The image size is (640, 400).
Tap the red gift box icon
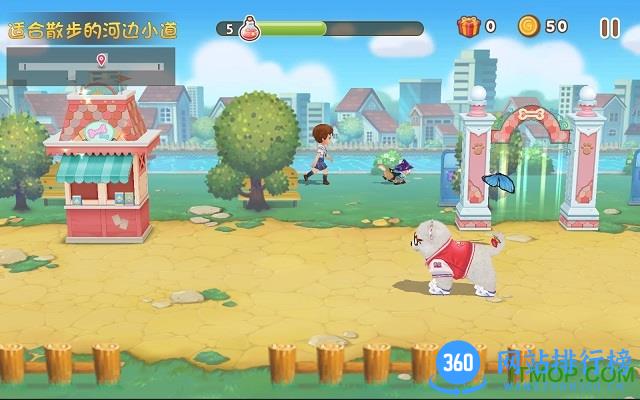click(468, 27)
